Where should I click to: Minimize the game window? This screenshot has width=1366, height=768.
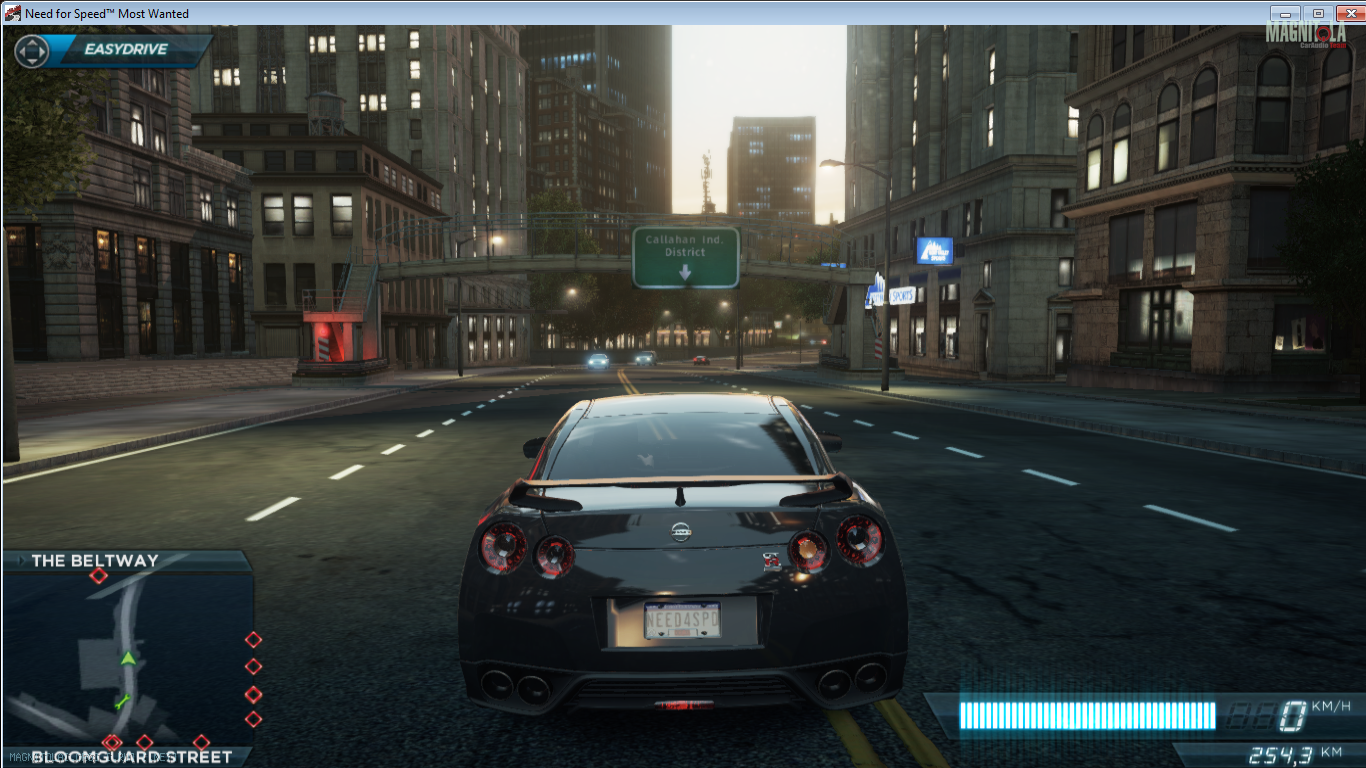[x=1286, y=13]
